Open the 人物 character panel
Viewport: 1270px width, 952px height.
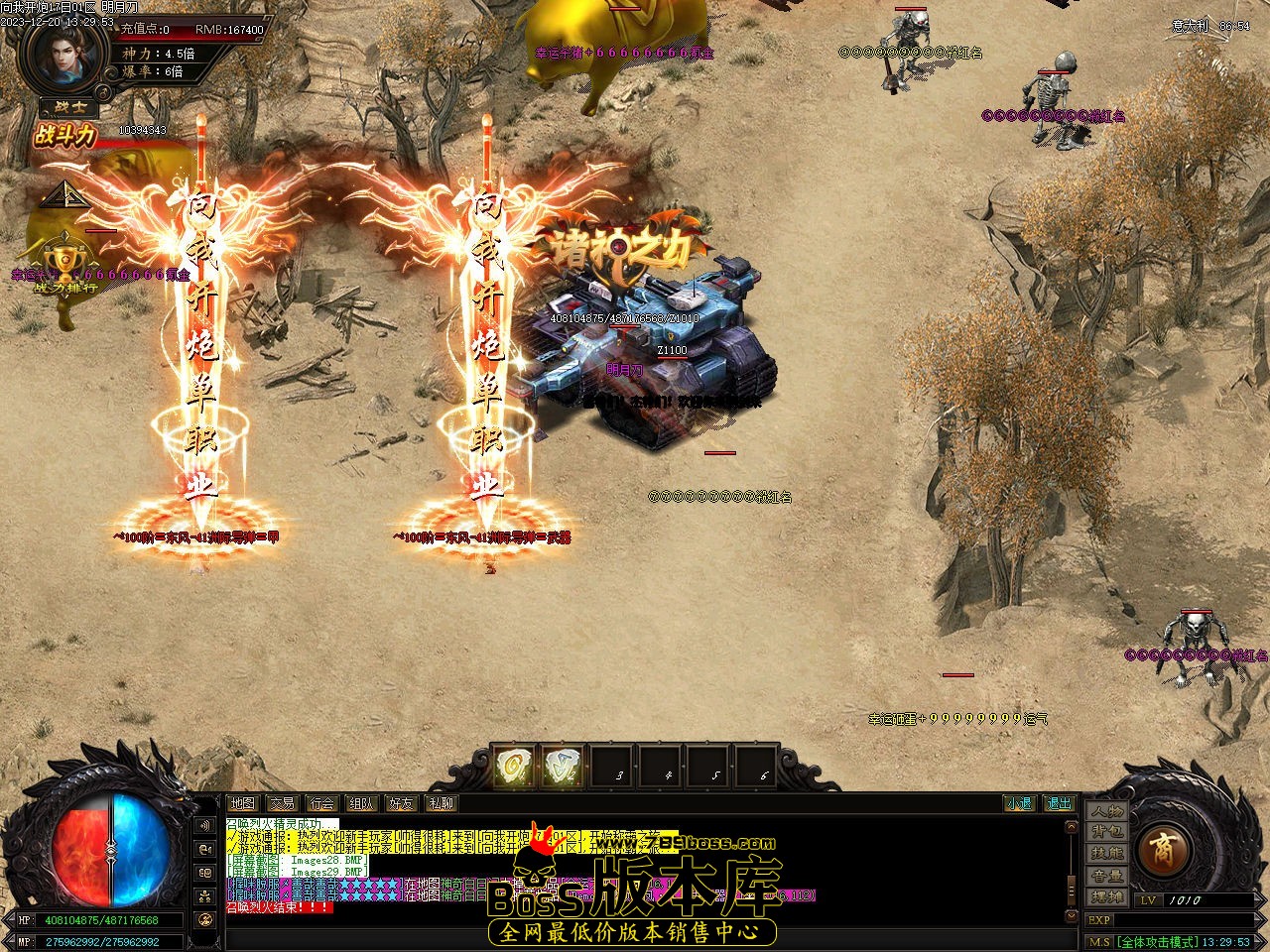(1107, 811)
